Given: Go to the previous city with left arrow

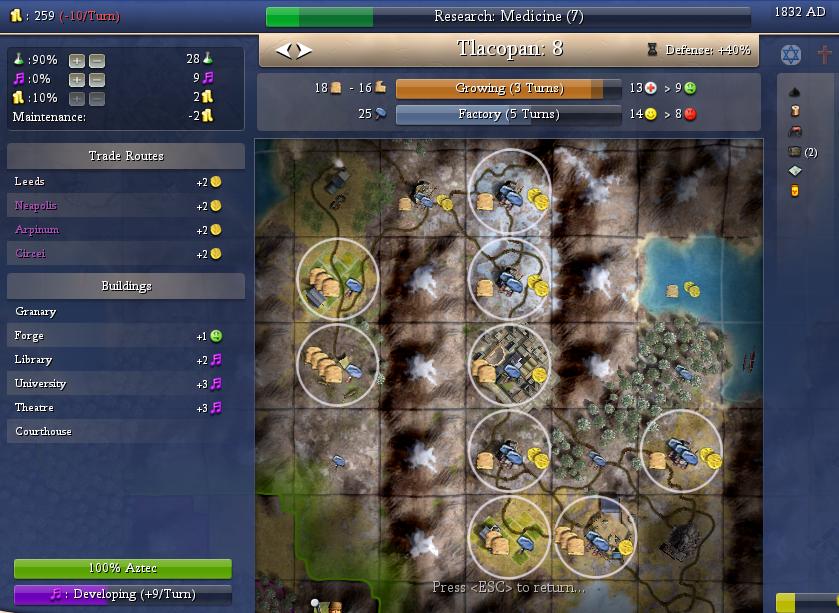Looking at the screenshot, I should pos(283,50).
